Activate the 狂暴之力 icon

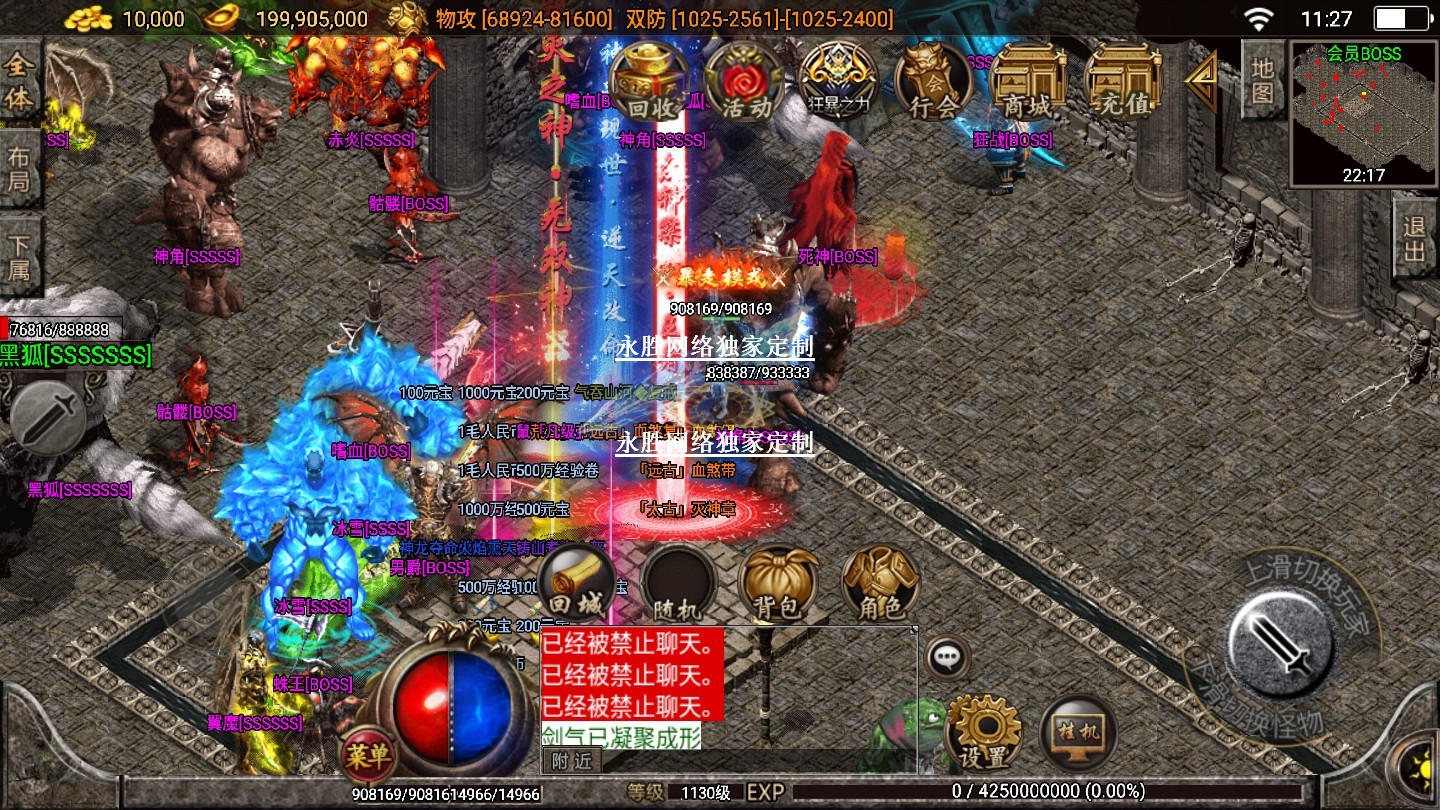point(838,82)
